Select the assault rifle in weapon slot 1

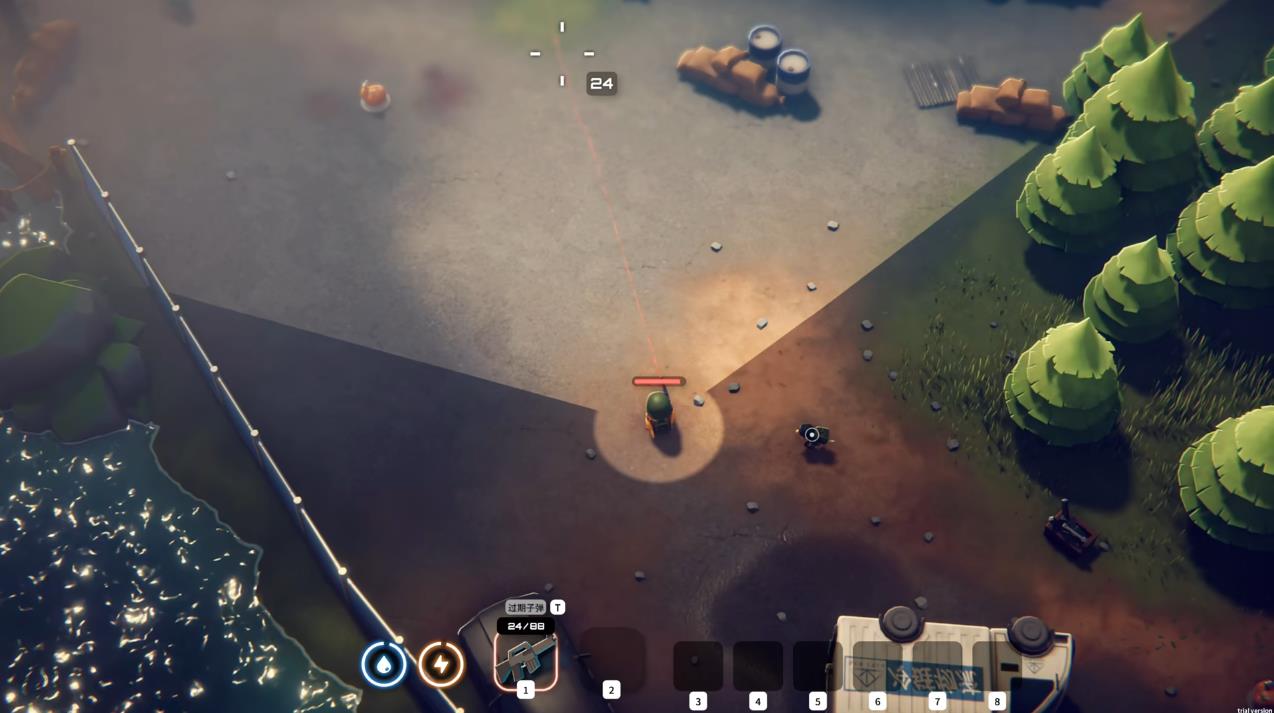click(525, 660)
